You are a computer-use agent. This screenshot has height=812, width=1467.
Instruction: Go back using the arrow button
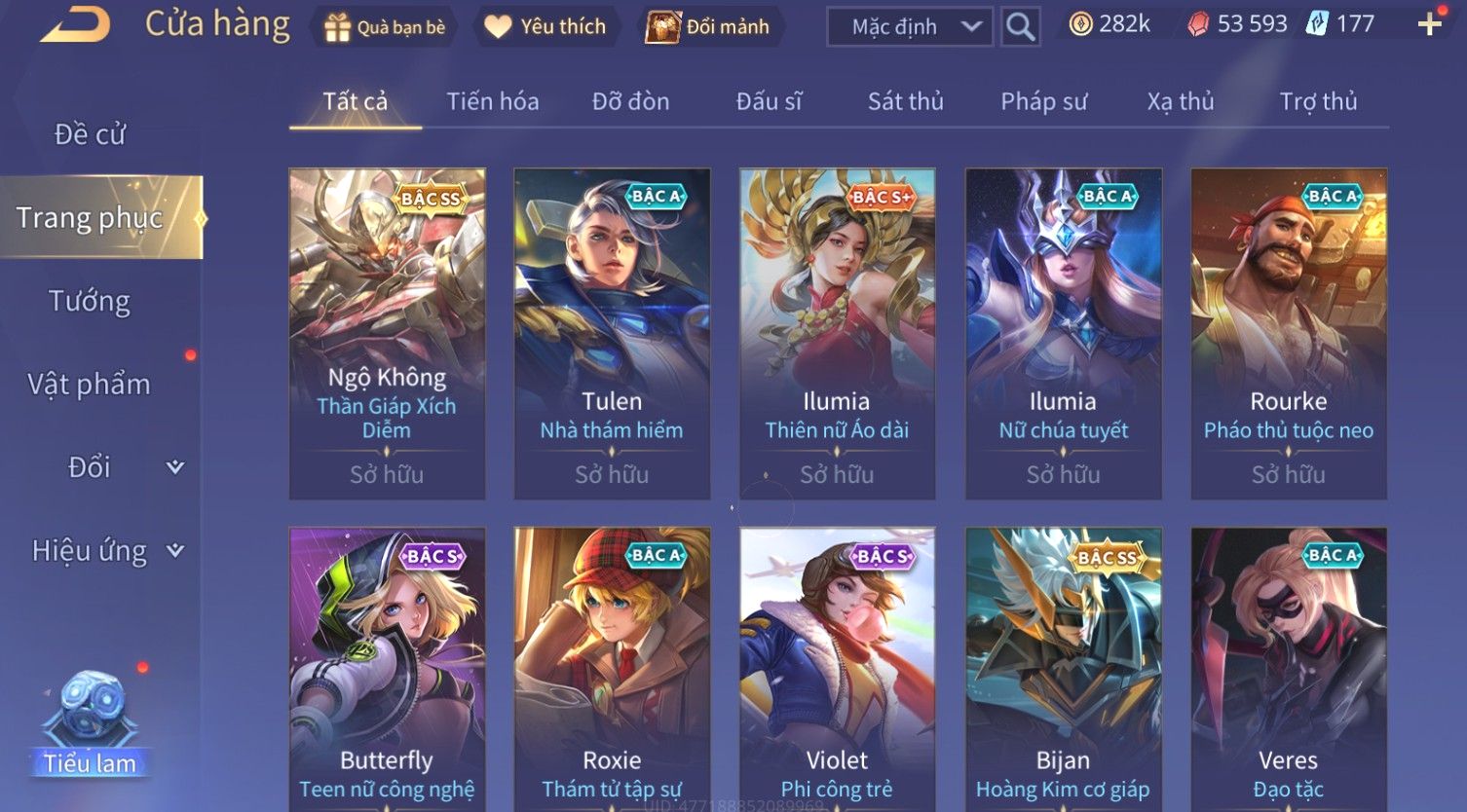75,24
